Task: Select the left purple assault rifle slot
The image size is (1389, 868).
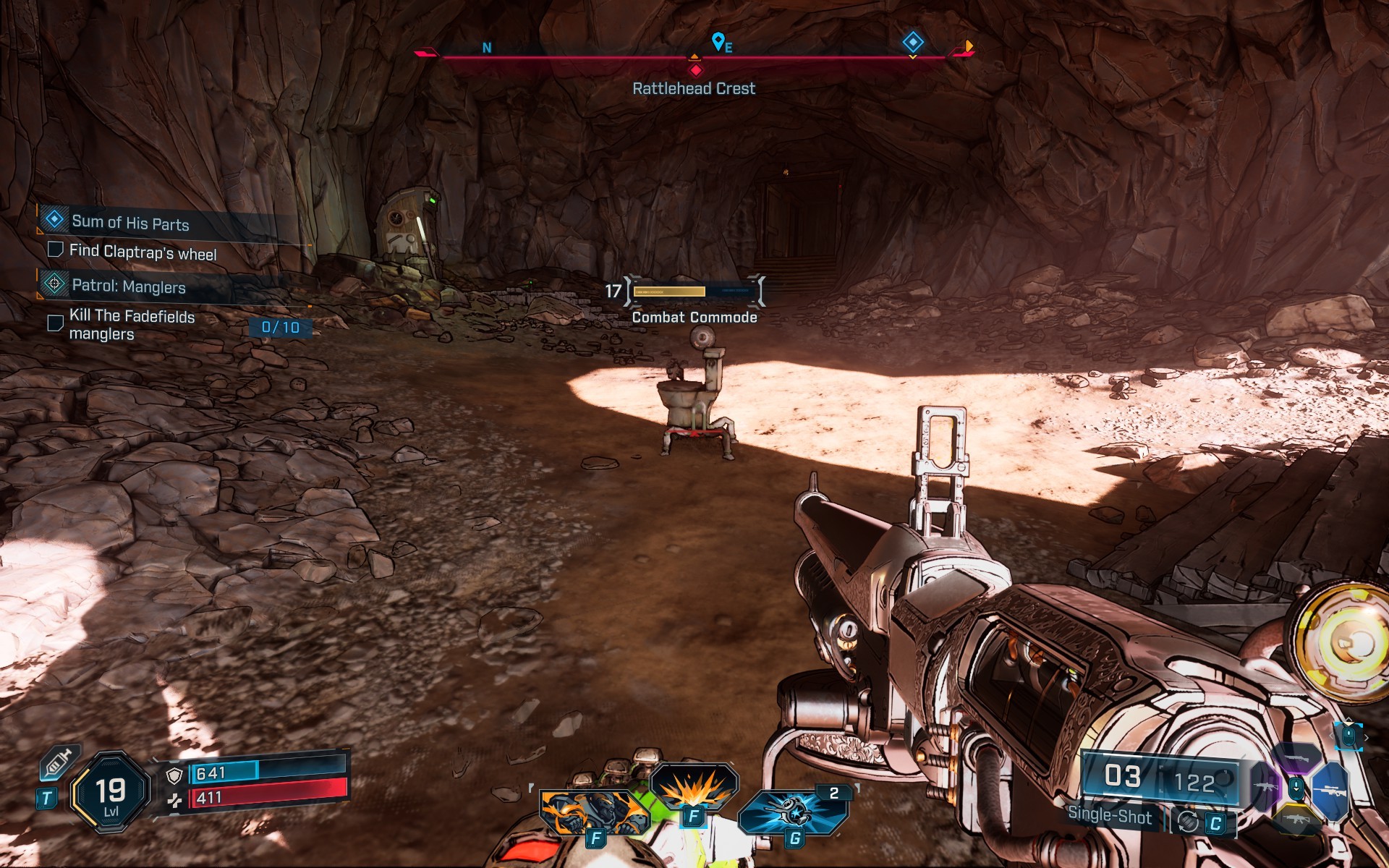Action: [x=1266, y=788]
